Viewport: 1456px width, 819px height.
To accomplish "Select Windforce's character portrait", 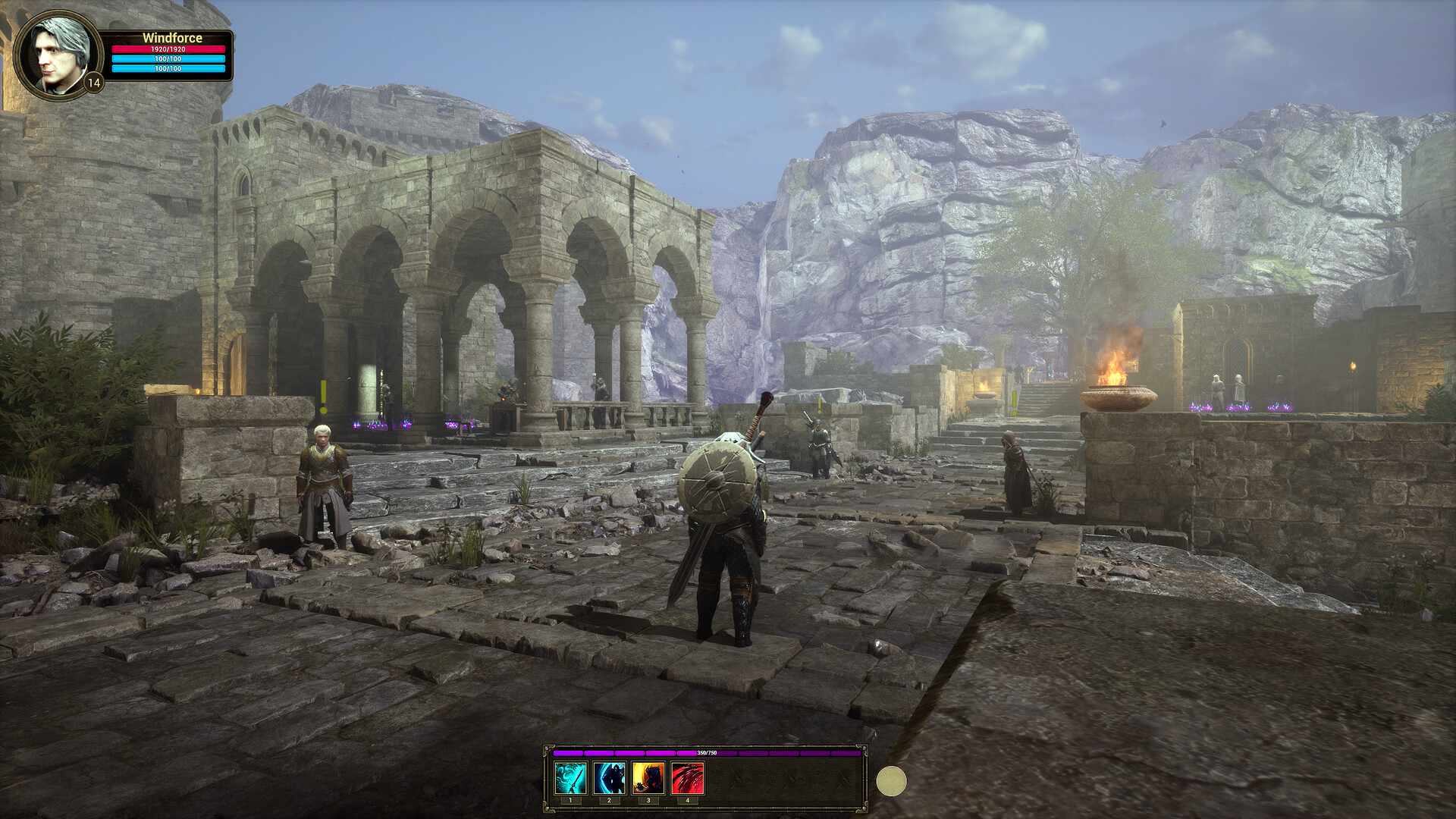I will point(58,55).
